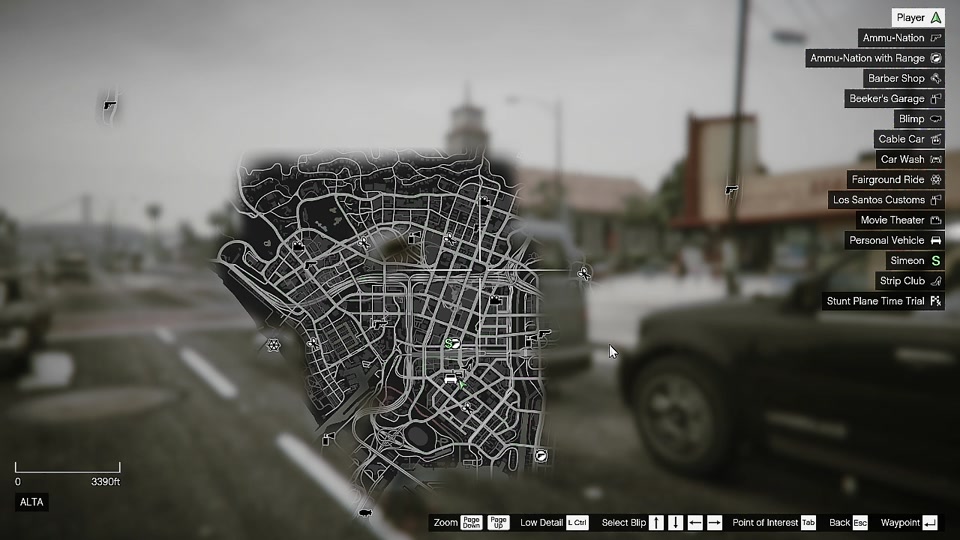Image resolution: width=960 pixels, height=540 pixels.
Task: Click the green Simeon blip on map
Action: click(451, 343)
